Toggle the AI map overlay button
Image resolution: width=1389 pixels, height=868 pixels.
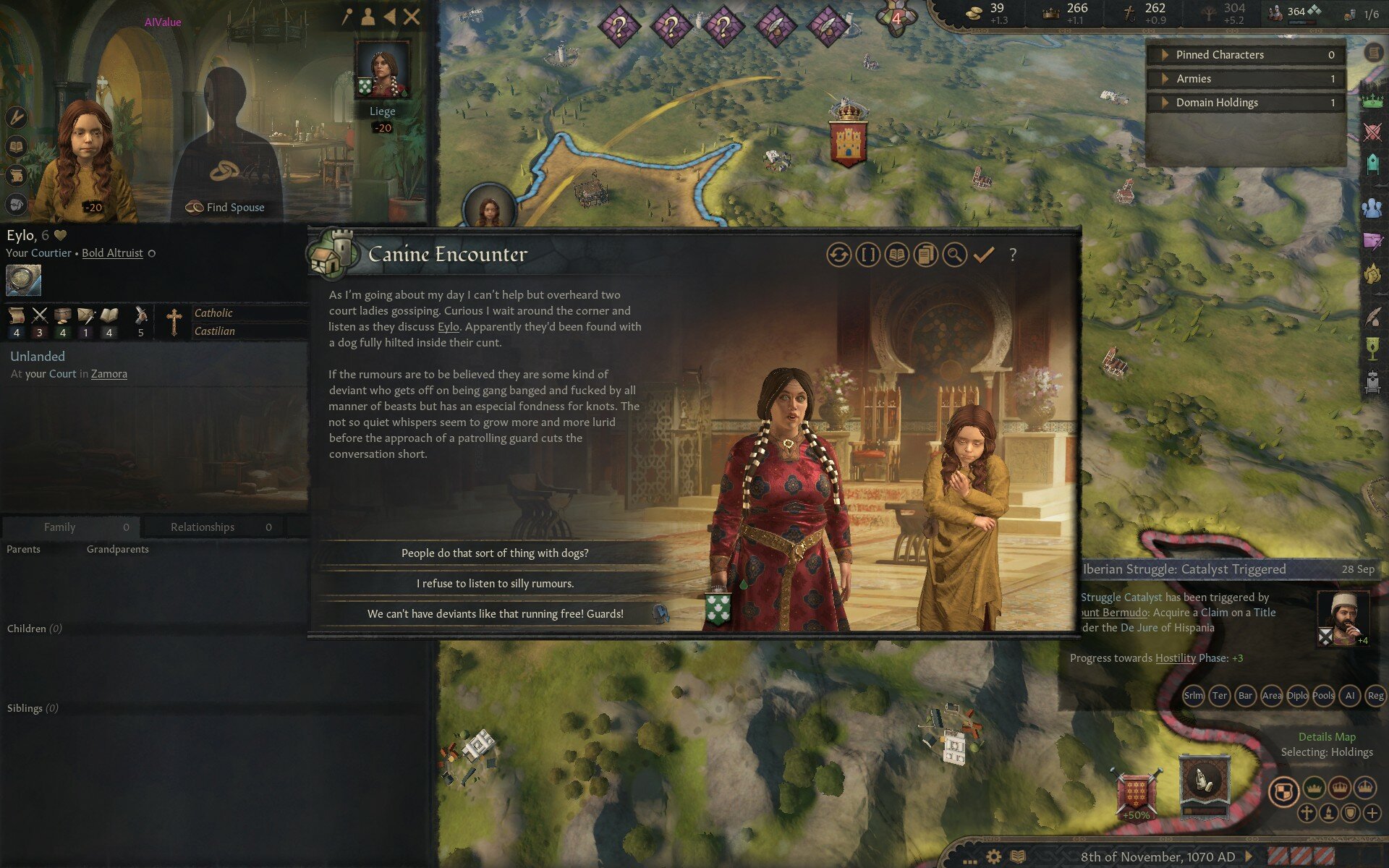coord(1350,696)
